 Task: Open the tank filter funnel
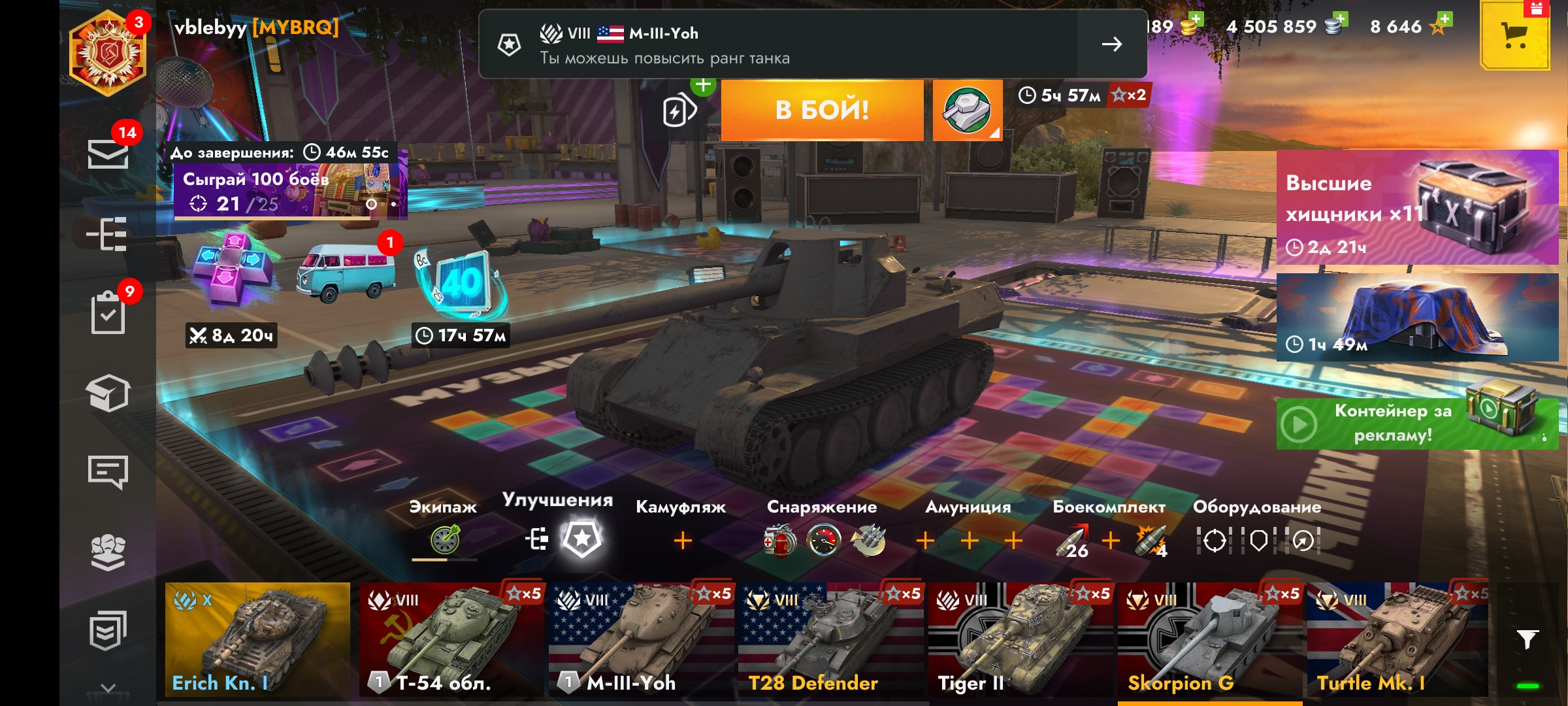[1527, 639]
